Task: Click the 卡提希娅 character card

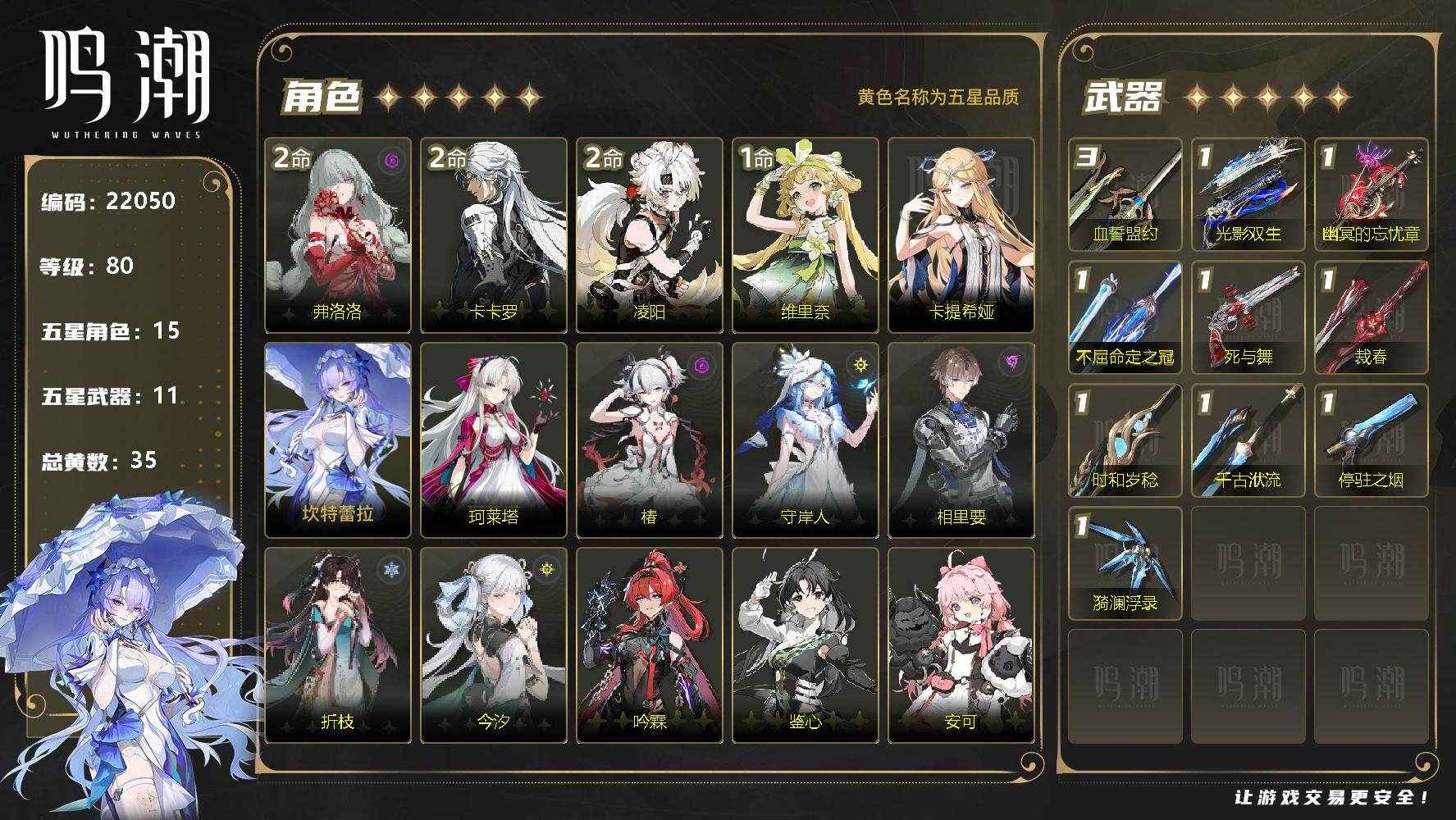Action: pos(961,235)
